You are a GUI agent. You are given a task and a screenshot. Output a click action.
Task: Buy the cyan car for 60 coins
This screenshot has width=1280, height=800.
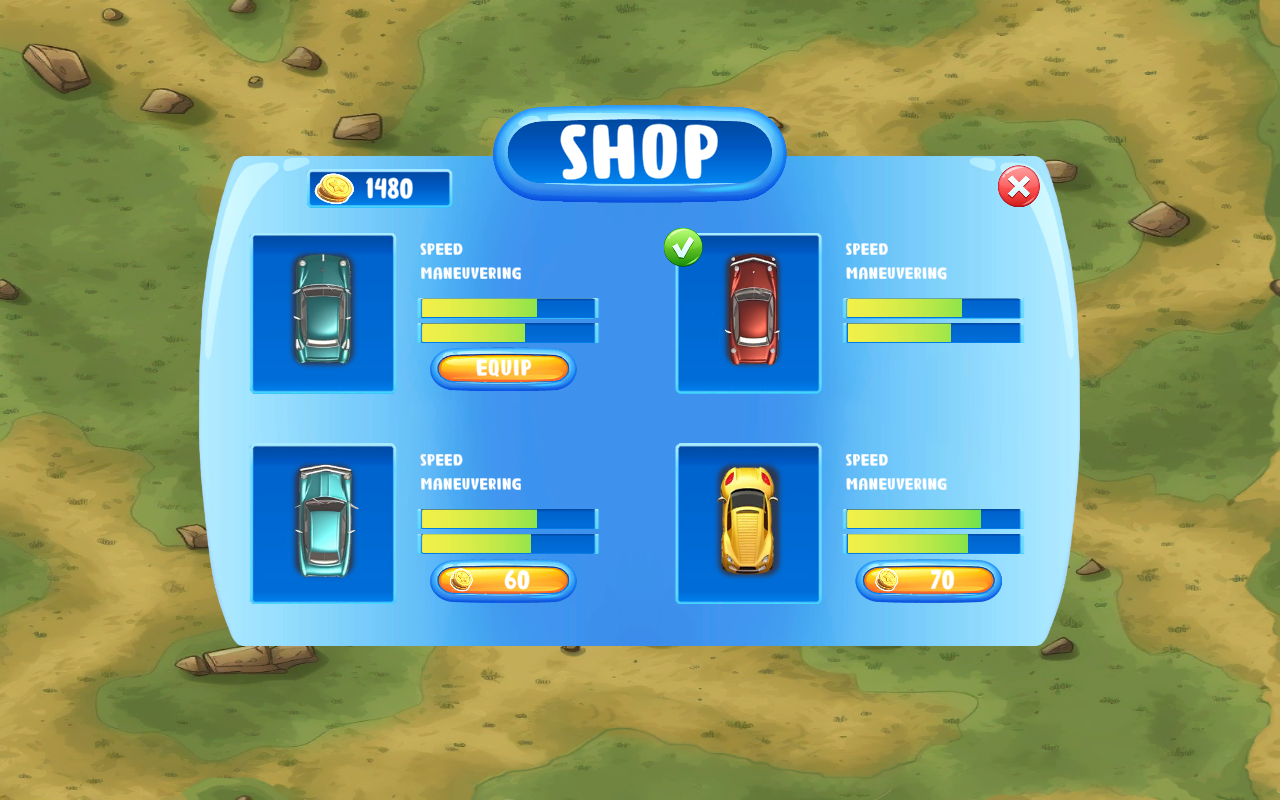pos(503,581)
